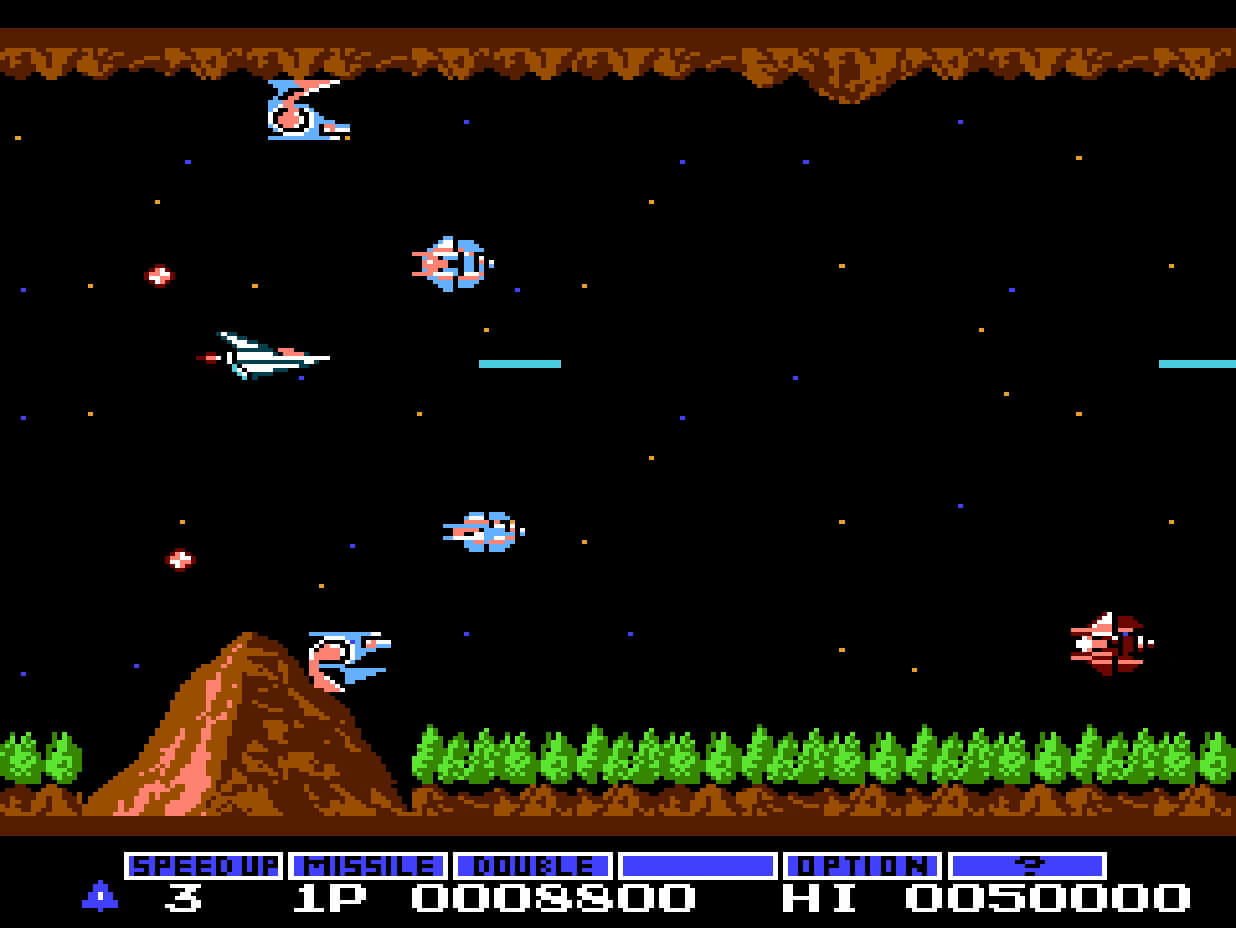Activate the DOUBLE power-up slot
The image size is (1236, 928).
(x=533, y=865)
